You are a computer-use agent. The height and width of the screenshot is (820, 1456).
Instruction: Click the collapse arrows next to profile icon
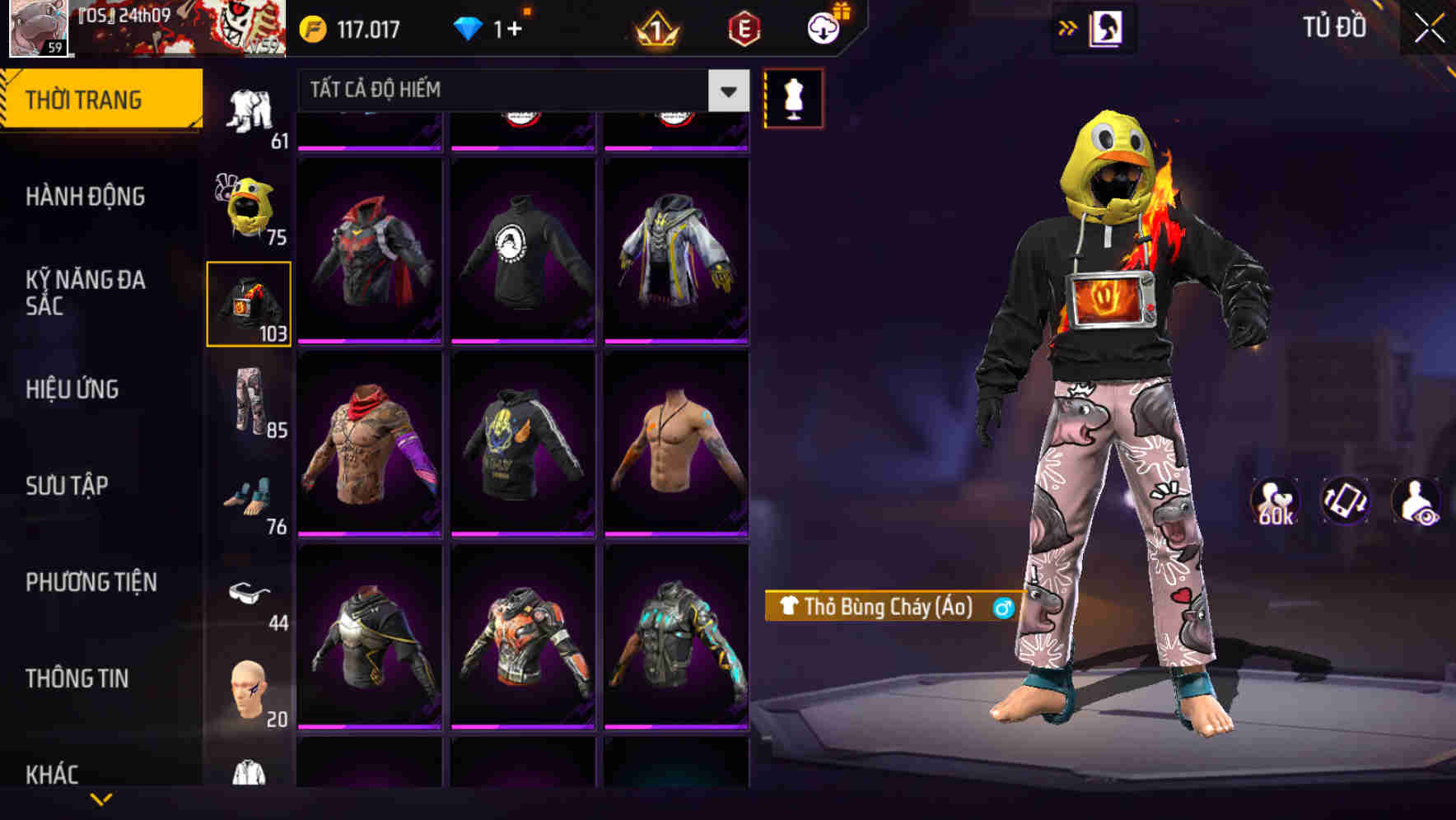[x=1068, y=27]
